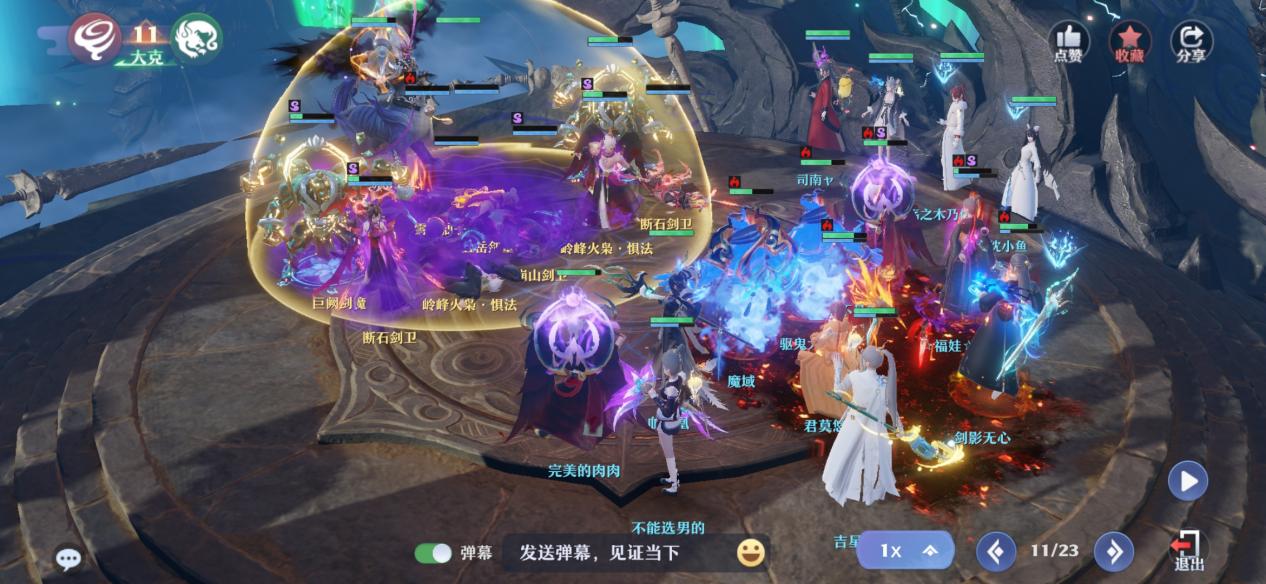Play the battle replay
The height and width of the screenshot is (584, 1266).
tap(1188, 481)
